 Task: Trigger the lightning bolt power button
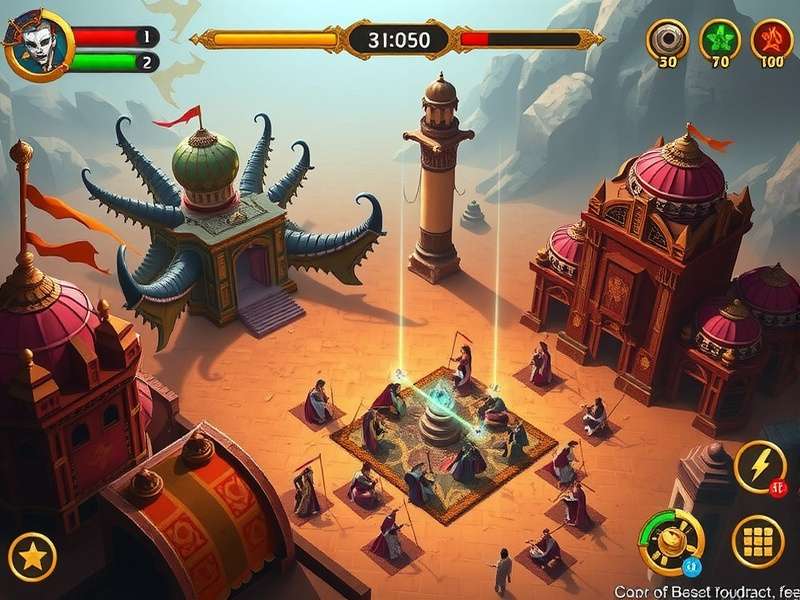[x=759, y=465]
